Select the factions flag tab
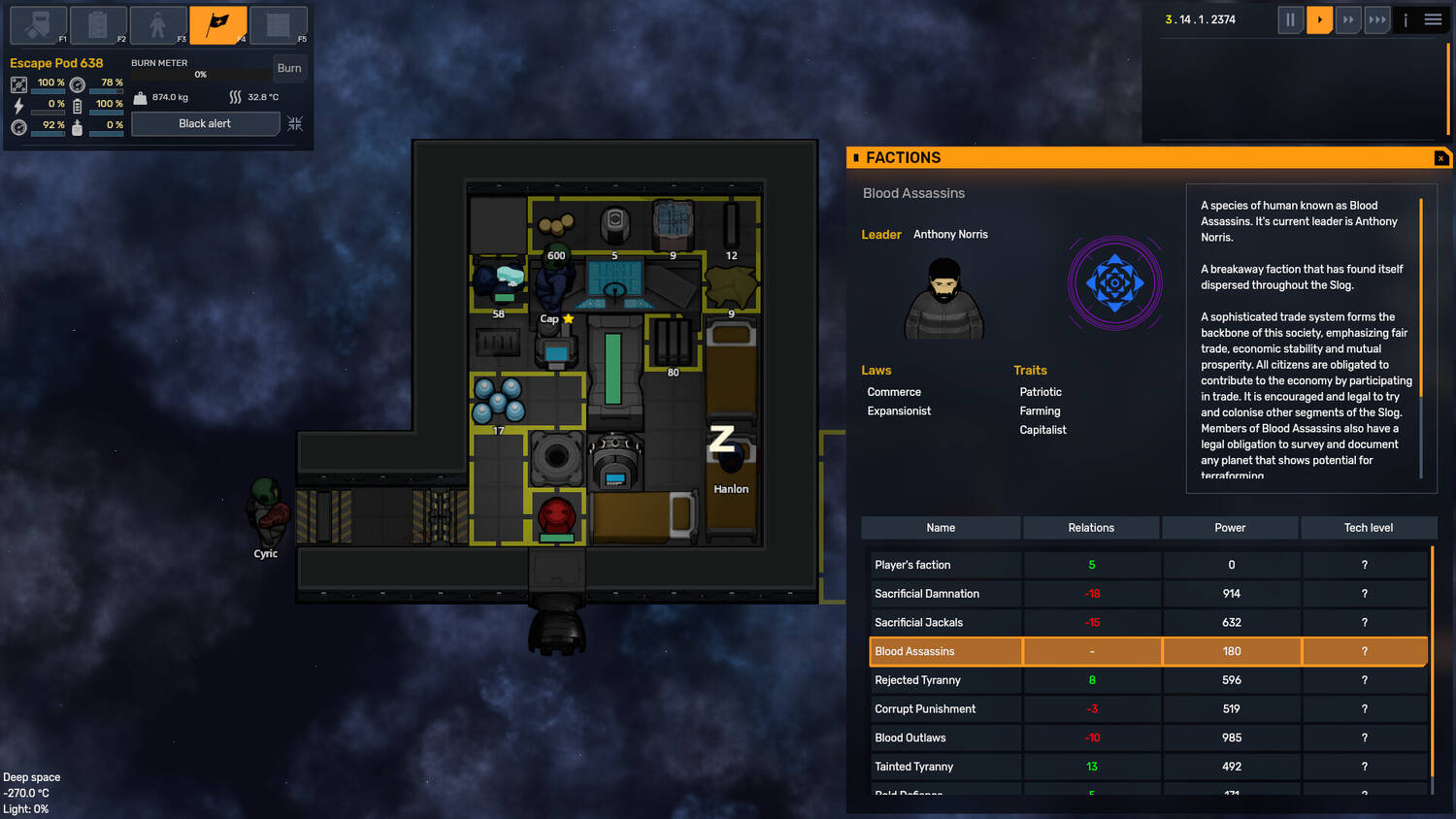This screenshot has height=819, width=1456. [x=218, y=25]
